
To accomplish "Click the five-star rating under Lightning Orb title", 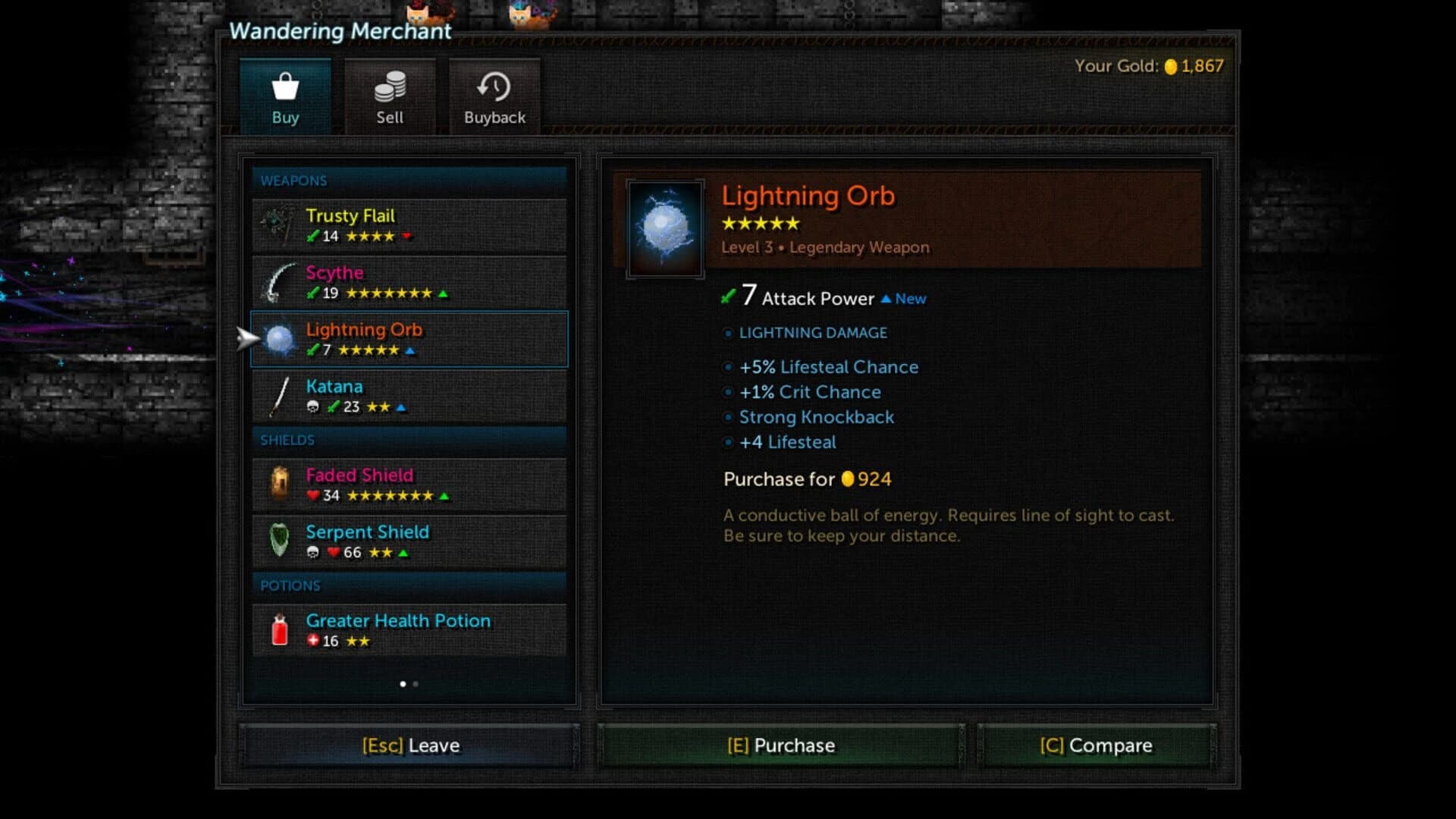I will click(761, 223).
